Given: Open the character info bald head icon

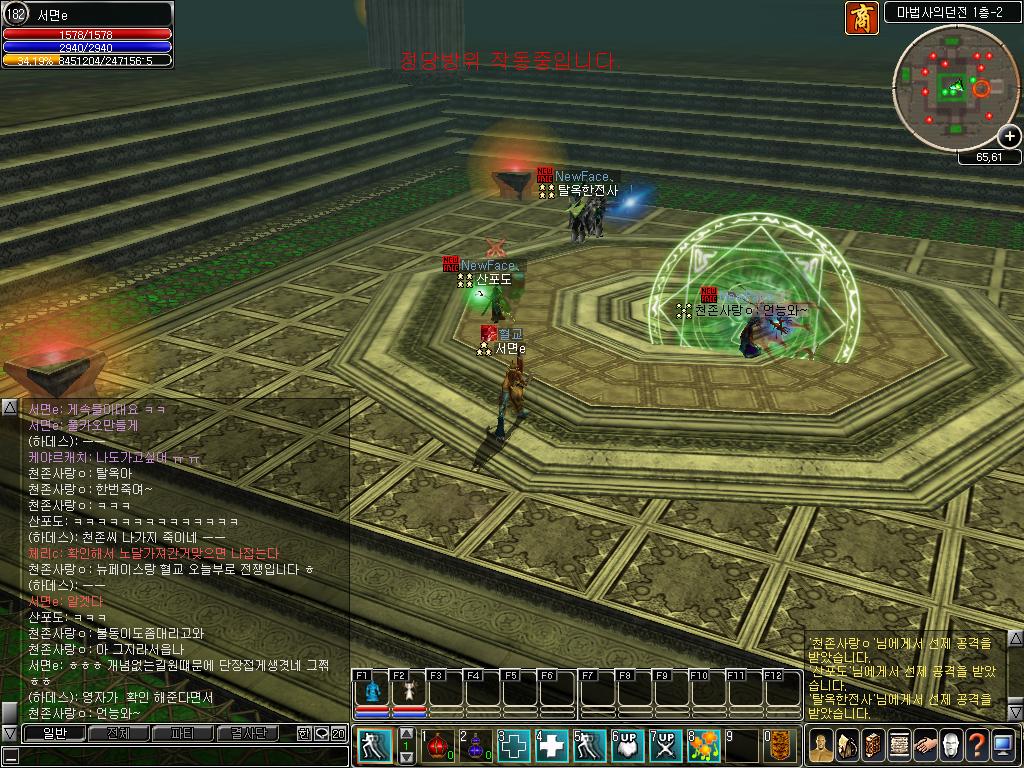Looking at the screenshot, I should tap(951, 745).
